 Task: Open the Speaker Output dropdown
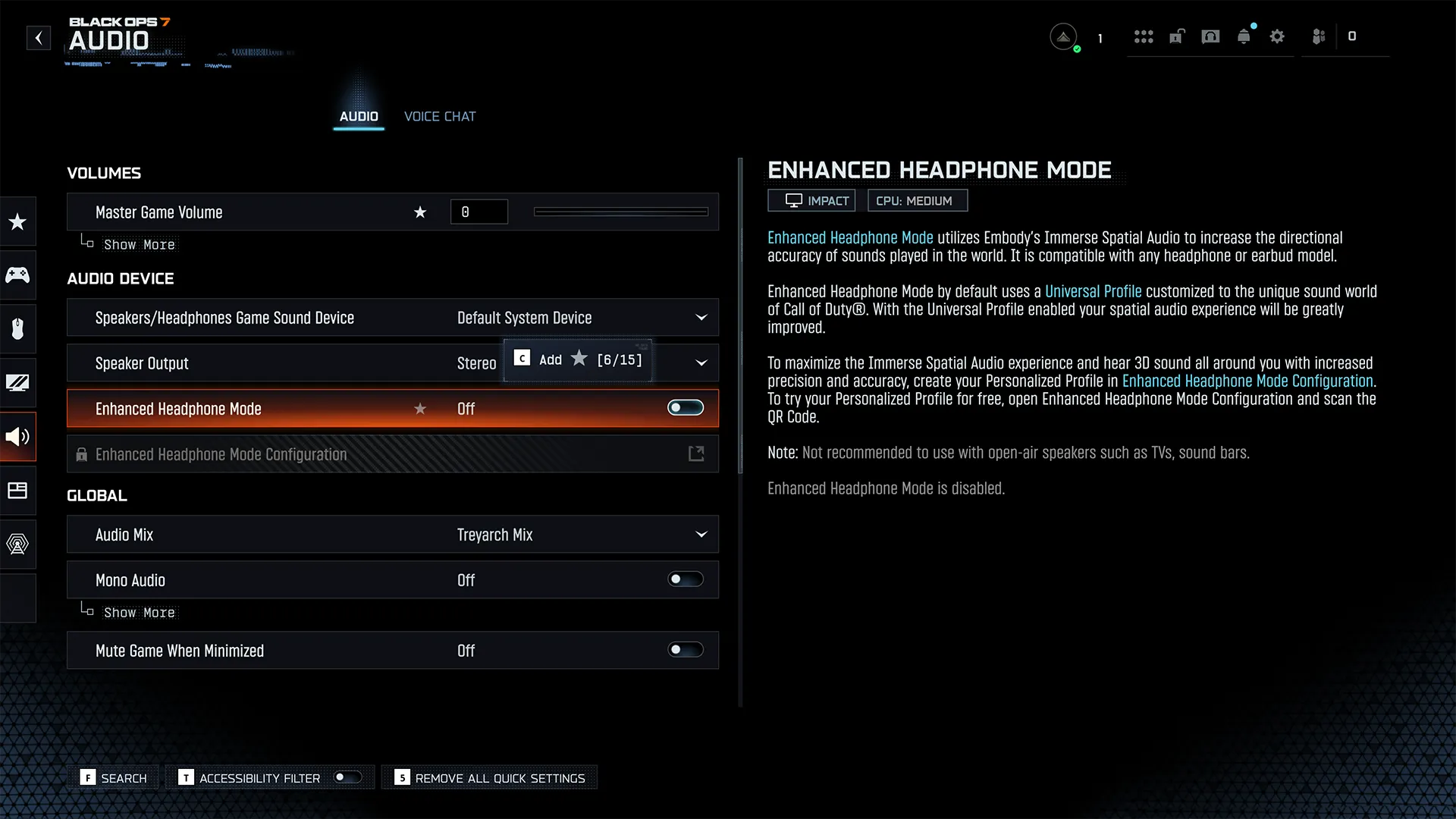tap(701, 363)
